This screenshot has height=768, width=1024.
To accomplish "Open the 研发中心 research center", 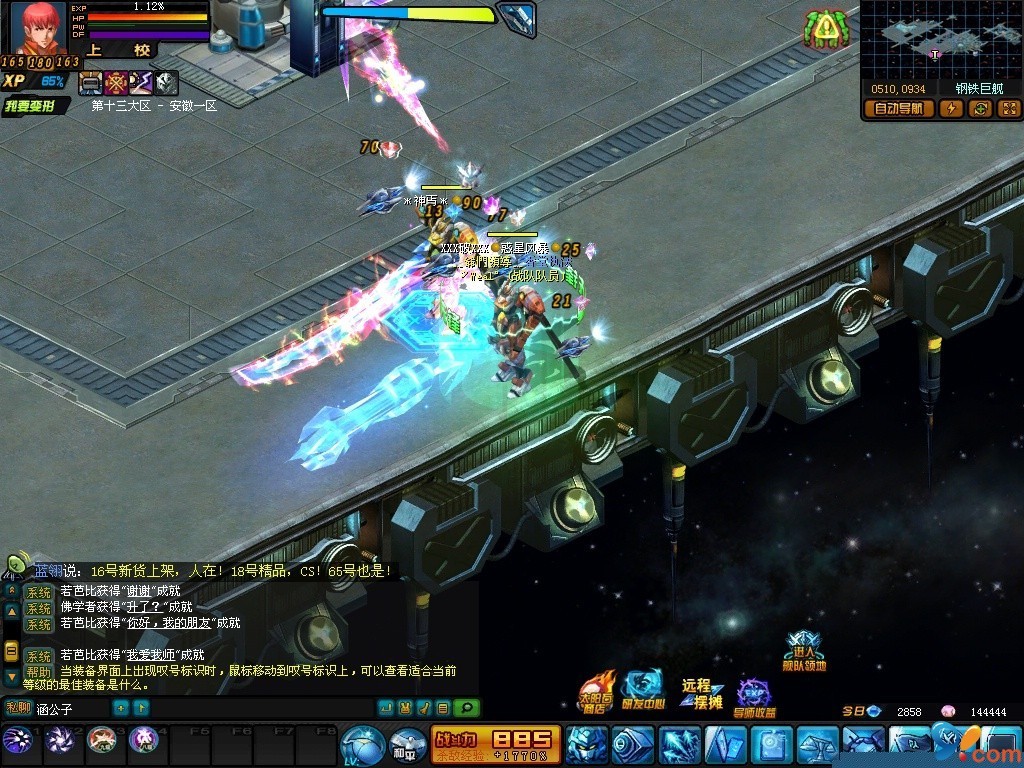I will (x=642, y=690).
